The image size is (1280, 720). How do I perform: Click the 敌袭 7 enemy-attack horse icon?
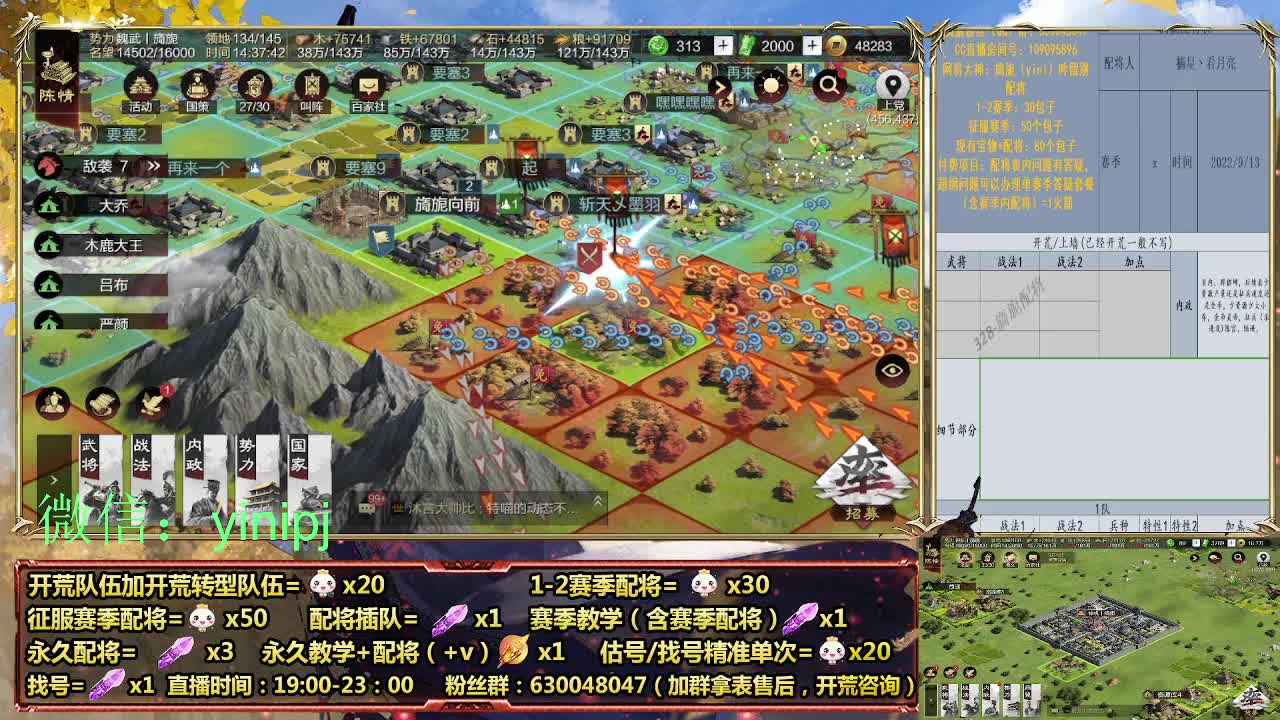(x=46, y=164)
